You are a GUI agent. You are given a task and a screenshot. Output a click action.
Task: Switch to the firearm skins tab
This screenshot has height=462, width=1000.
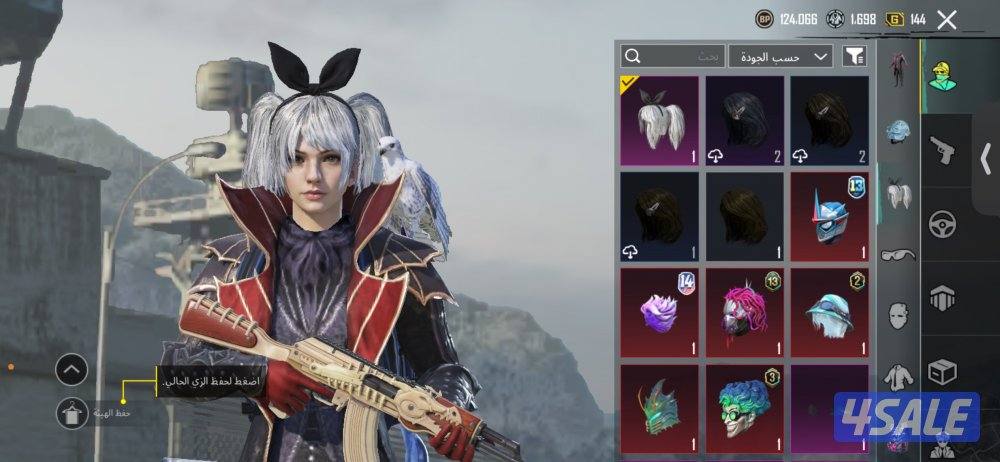pyautogui.click(x=941, y=152)
